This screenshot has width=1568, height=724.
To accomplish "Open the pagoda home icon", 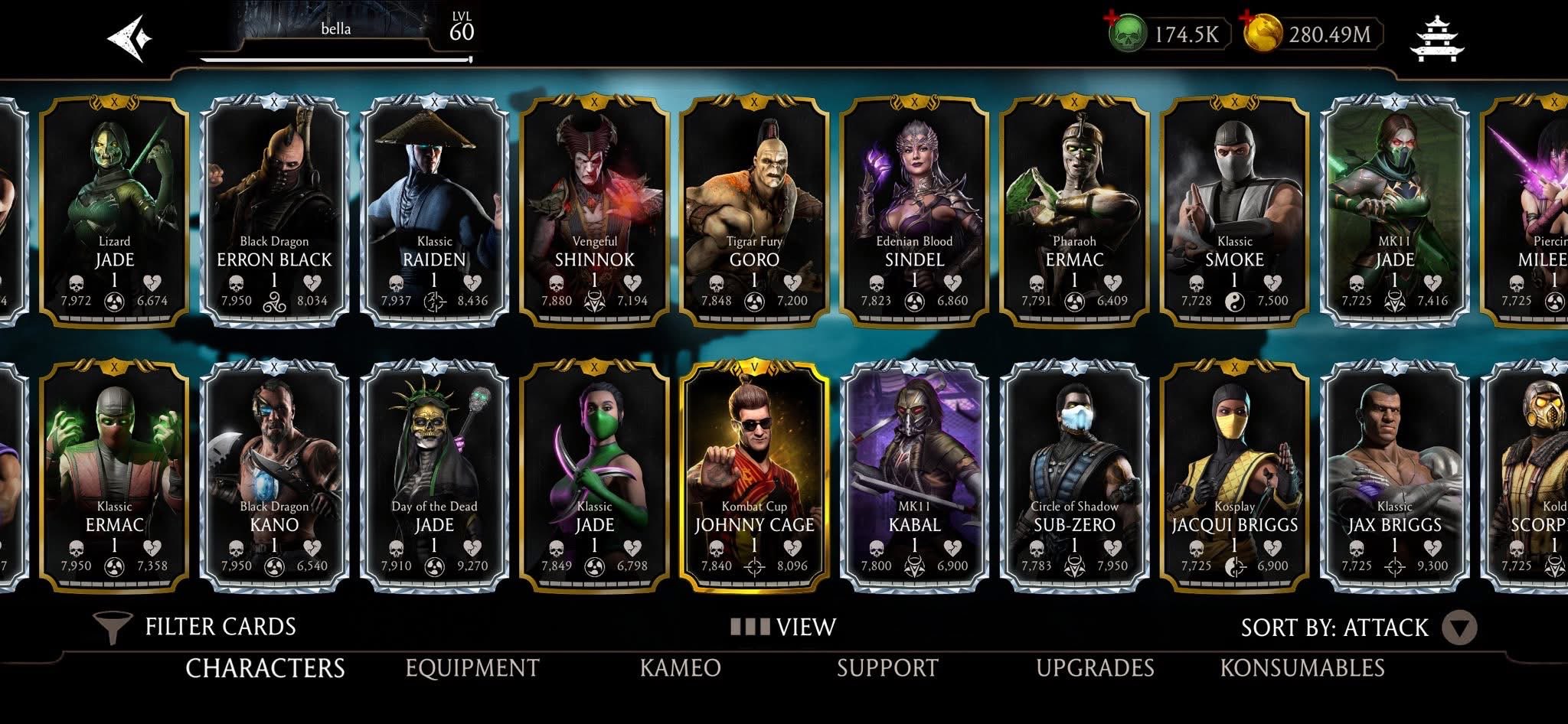I will (x=1436, y=37).
